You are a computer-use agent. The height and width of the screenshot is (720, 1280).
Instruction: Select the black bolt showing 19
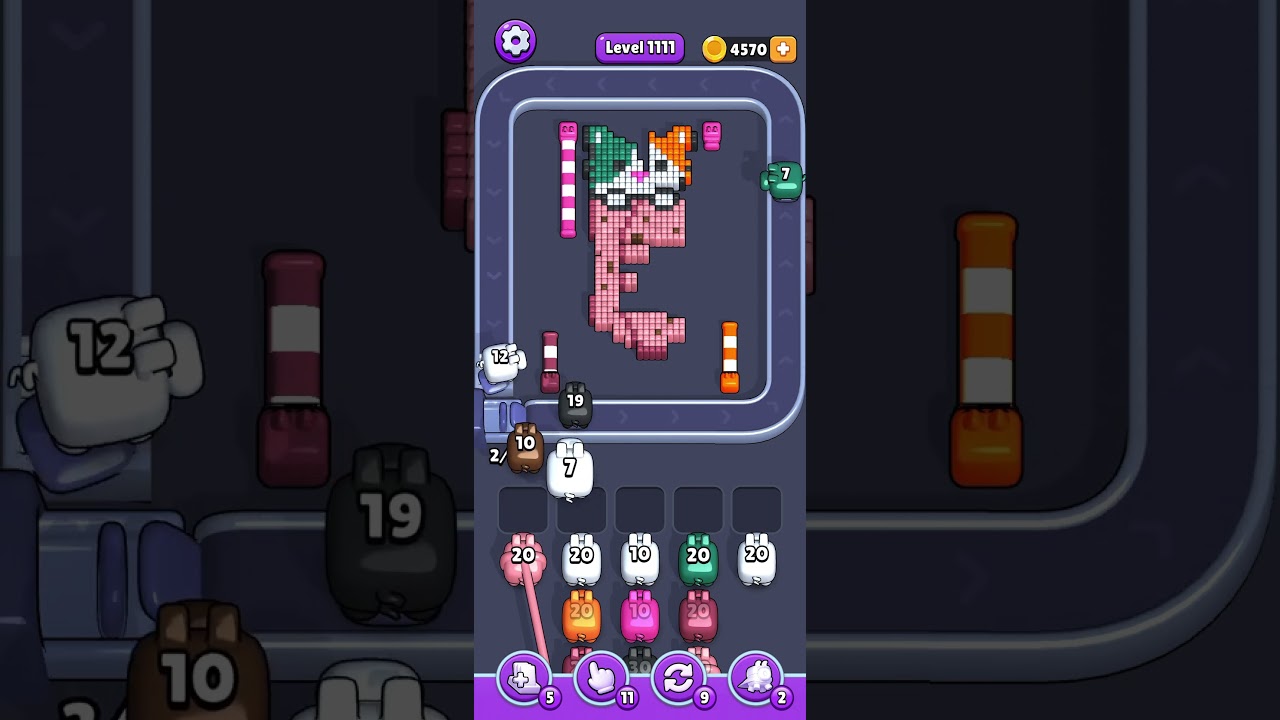576,403
